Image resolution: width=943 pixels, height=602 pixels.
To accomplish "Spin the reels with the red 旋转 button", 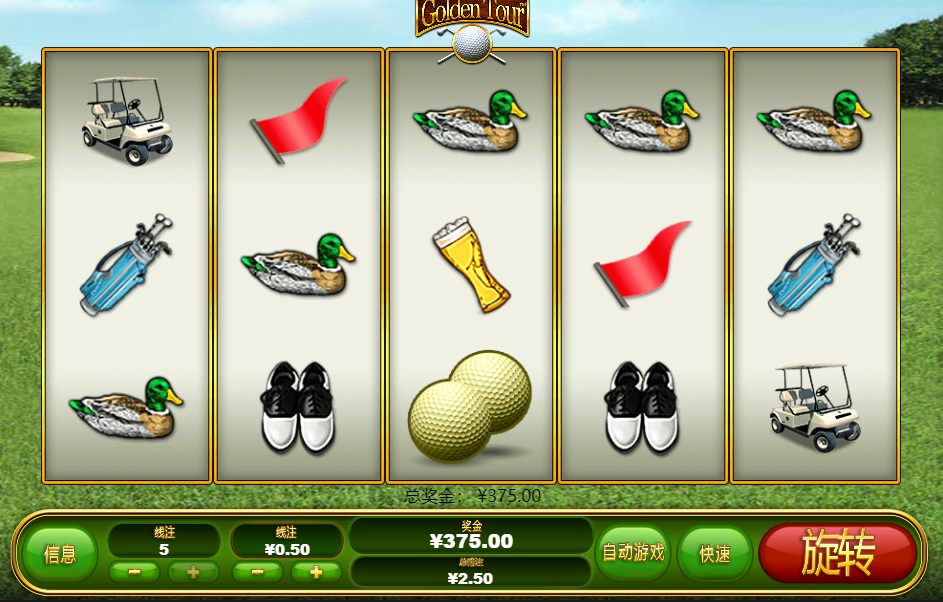I will pyautogui.click(x=837, y=553).
